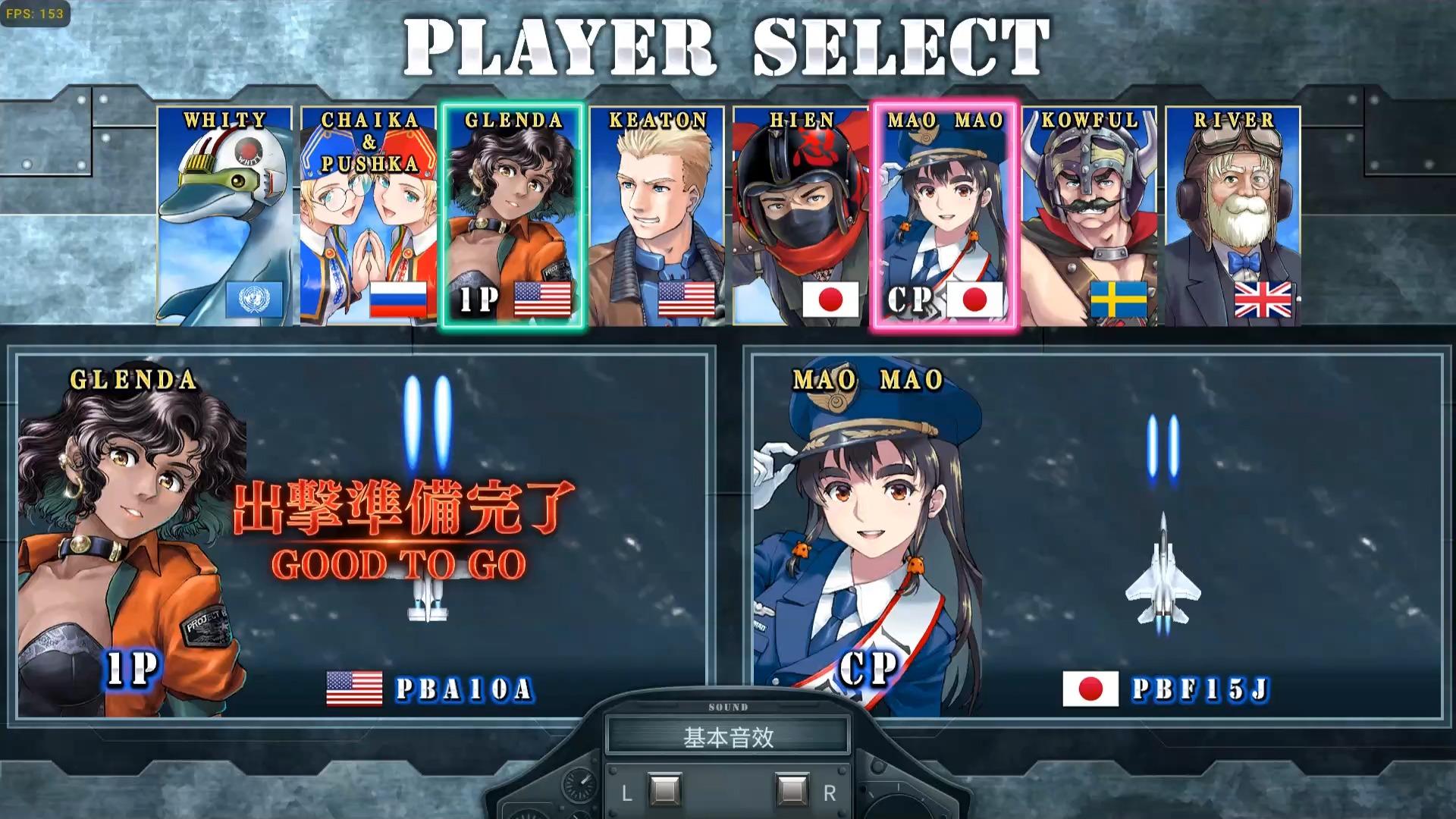Viewport: 1456px width, 819px height.
Task: Select the Keaton pilot card
Action: [x=657, y=216]
